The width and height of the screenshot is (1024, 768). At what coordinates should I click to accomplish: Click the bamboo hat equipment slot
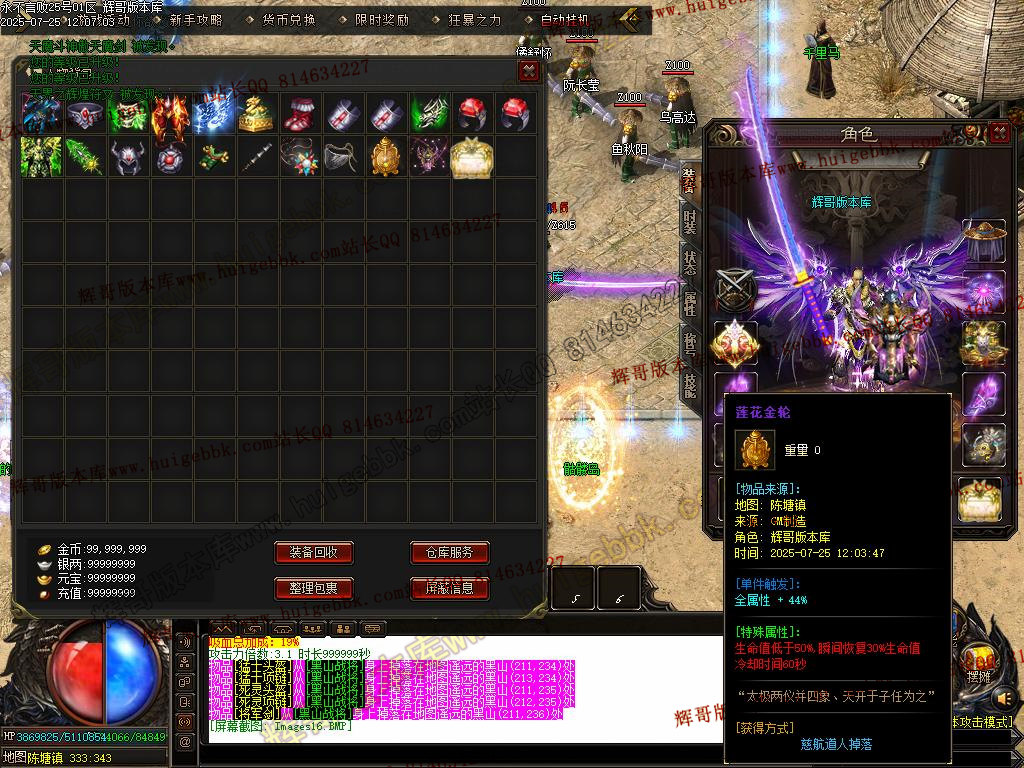[983, 241]
